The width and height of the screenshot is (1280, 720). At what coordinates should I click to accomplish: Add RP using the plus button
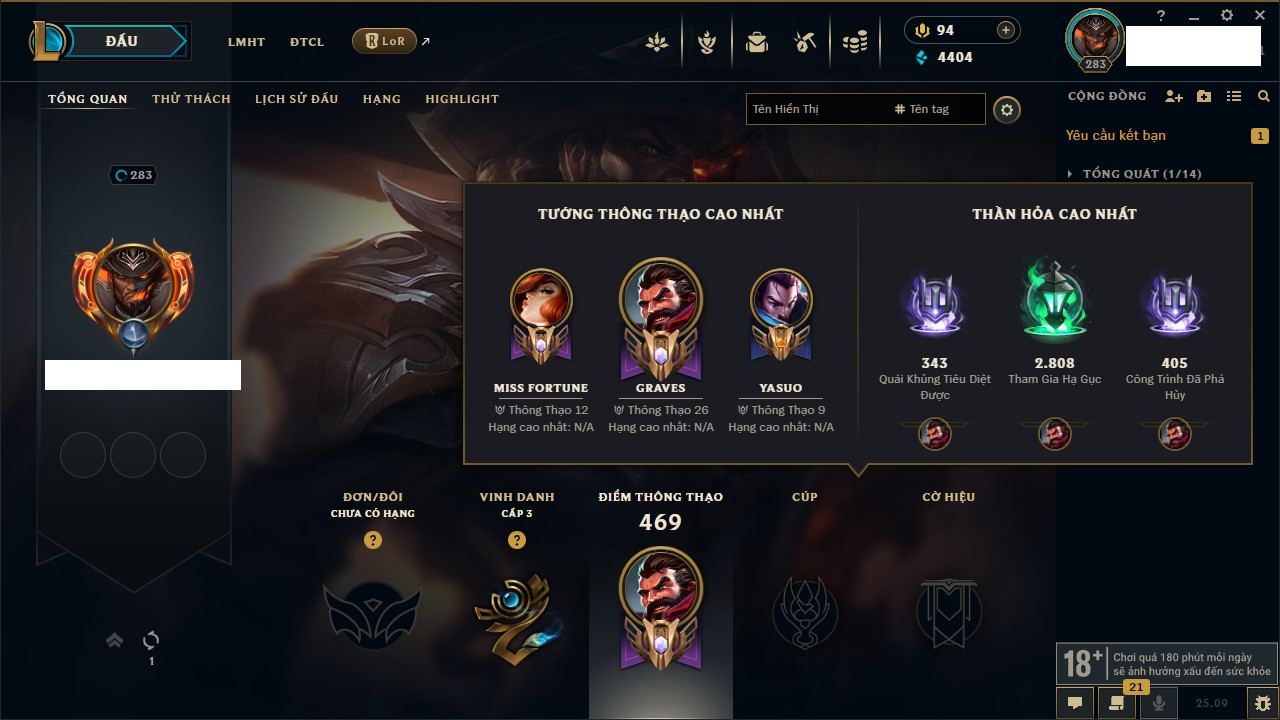(x=1005, y=30)
